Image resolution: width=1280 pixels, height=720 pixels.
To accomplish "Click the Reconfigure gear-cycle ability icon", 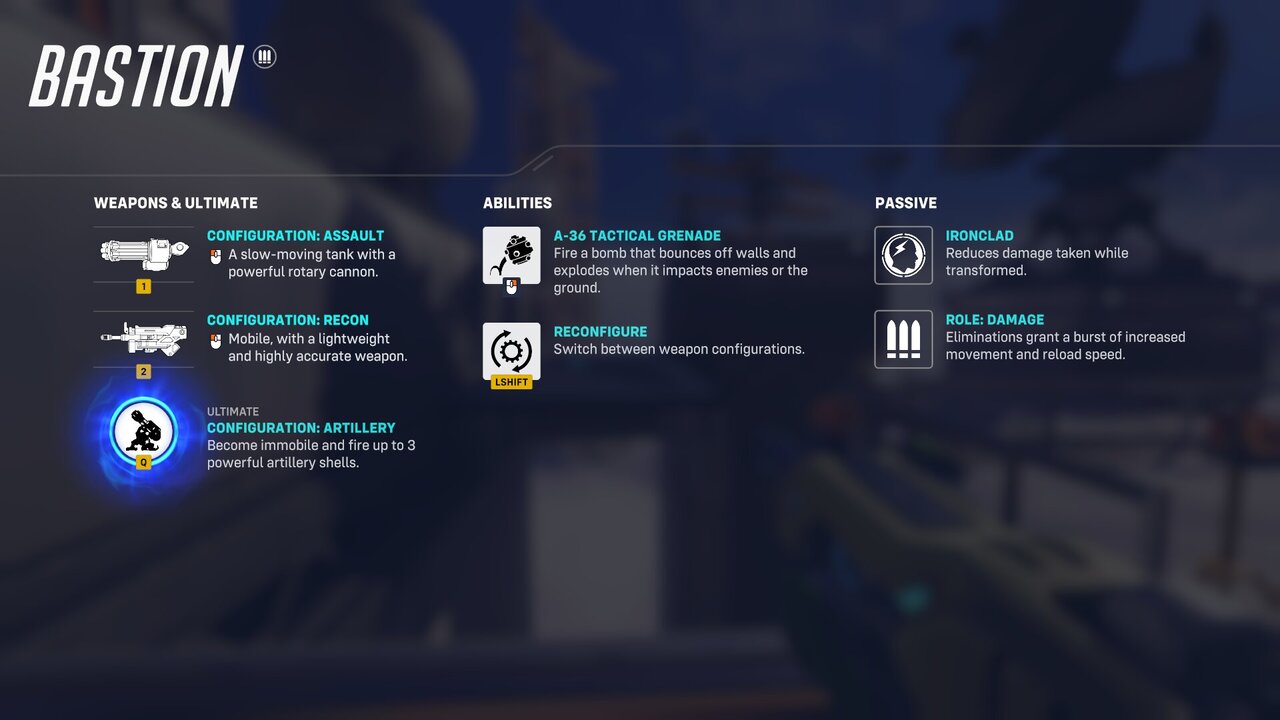I will point(511,350).
